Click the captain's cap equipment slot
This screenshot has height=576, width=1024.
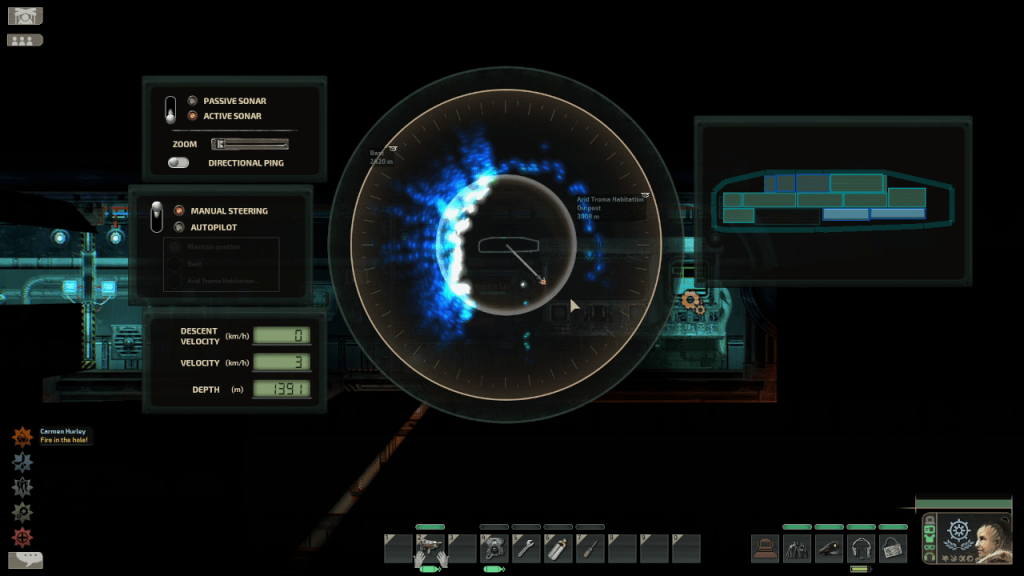tap(829, 548)
